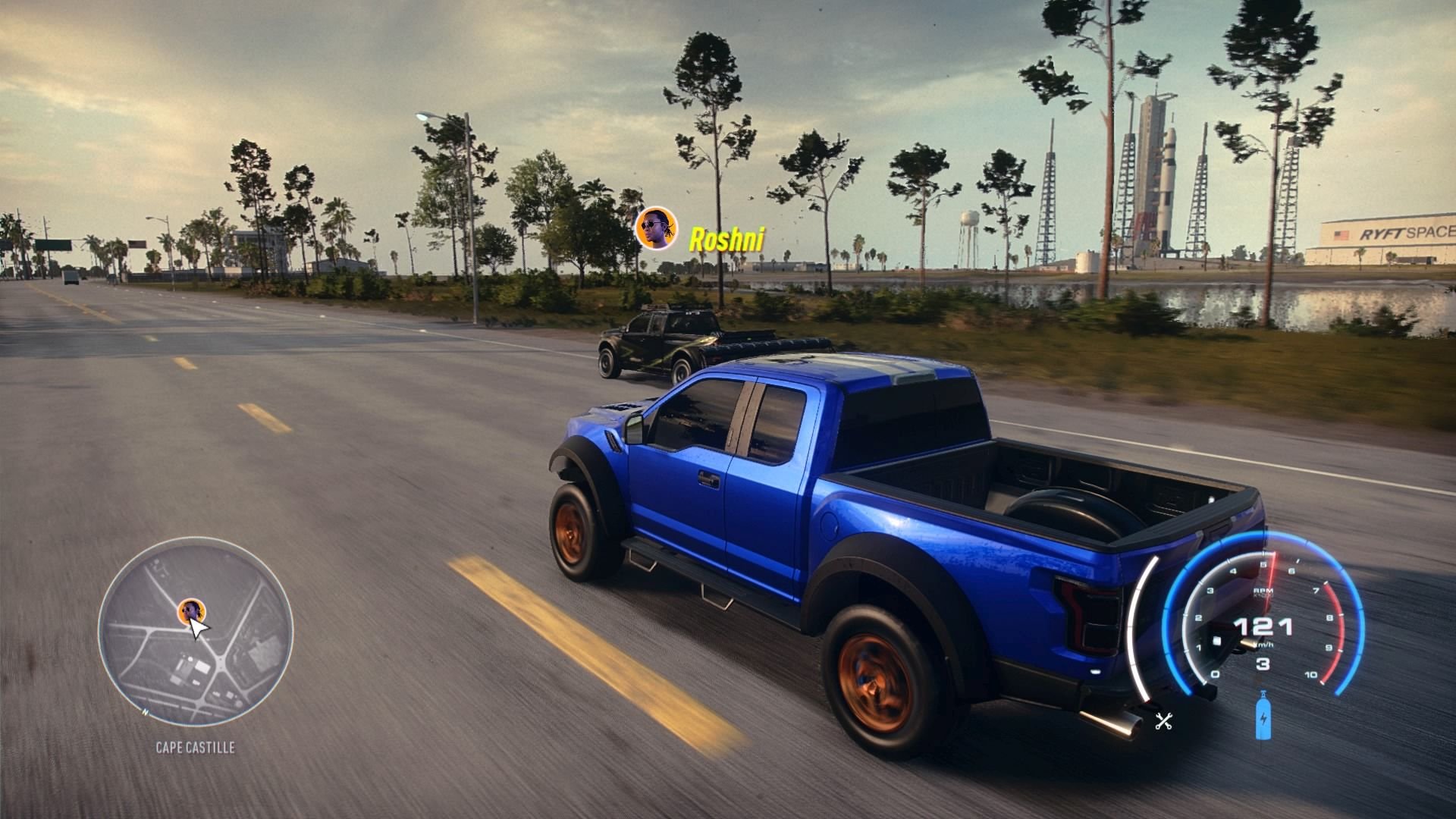The height and width of the screenshot is (819, 1456).
Task: Click the repair wrench icon near the exhaust
Action: pyautogui.click(x=1165, y=722)
